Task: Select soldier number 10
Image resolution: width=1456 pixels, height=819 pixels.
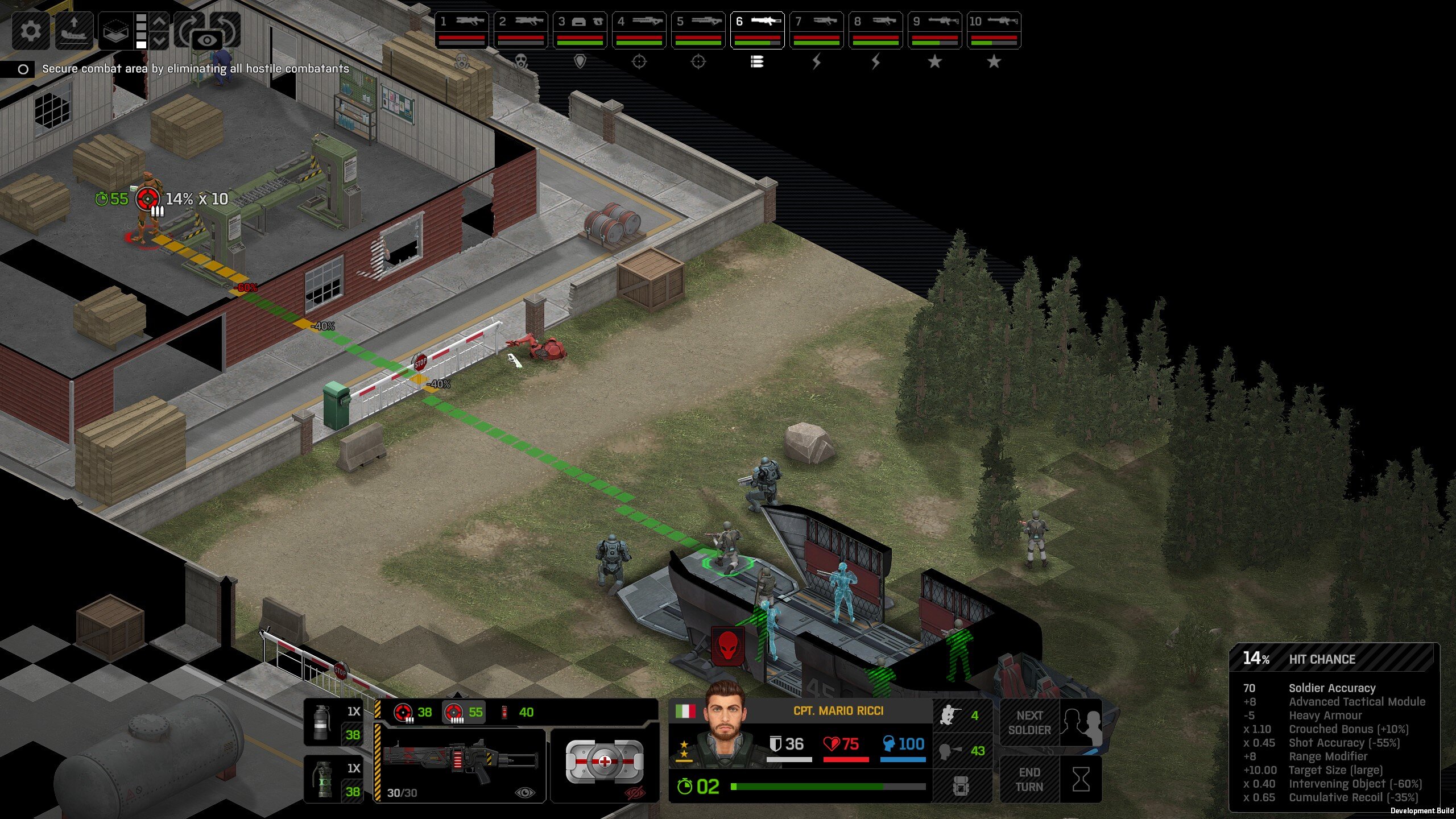Action: tap(994, 30)
